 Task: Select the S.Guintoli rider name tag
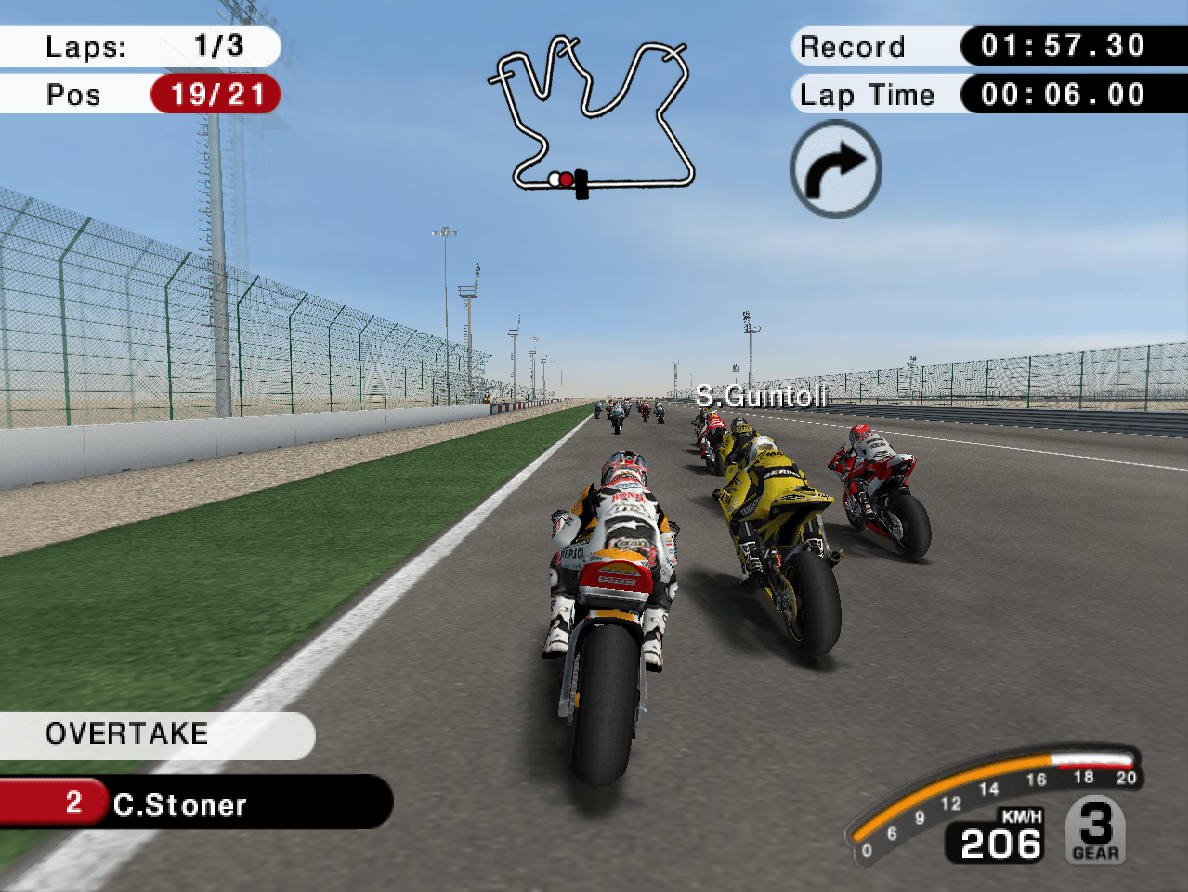coord(762,397)
